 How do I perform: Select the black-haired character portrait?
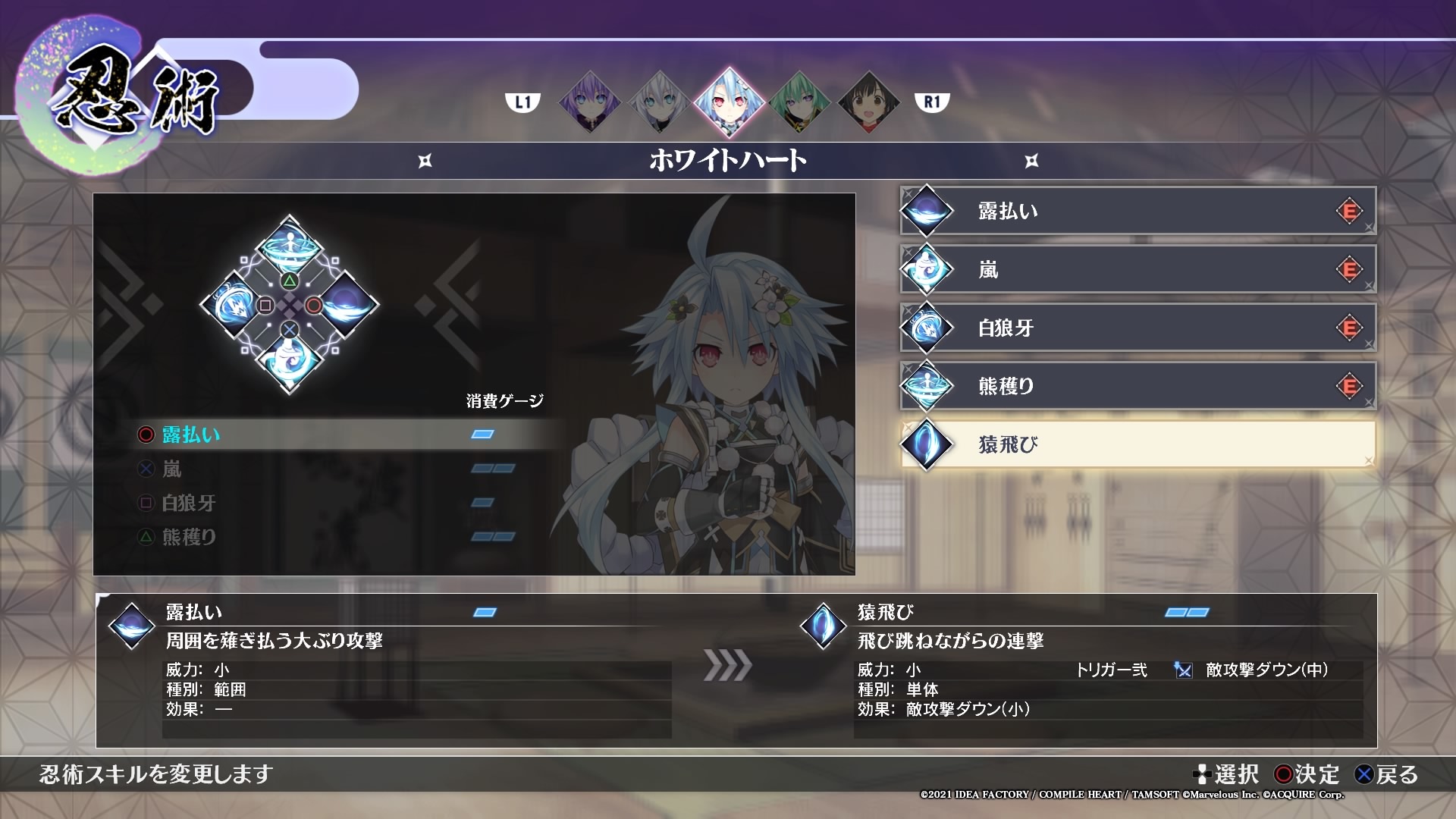pos(871,102)
